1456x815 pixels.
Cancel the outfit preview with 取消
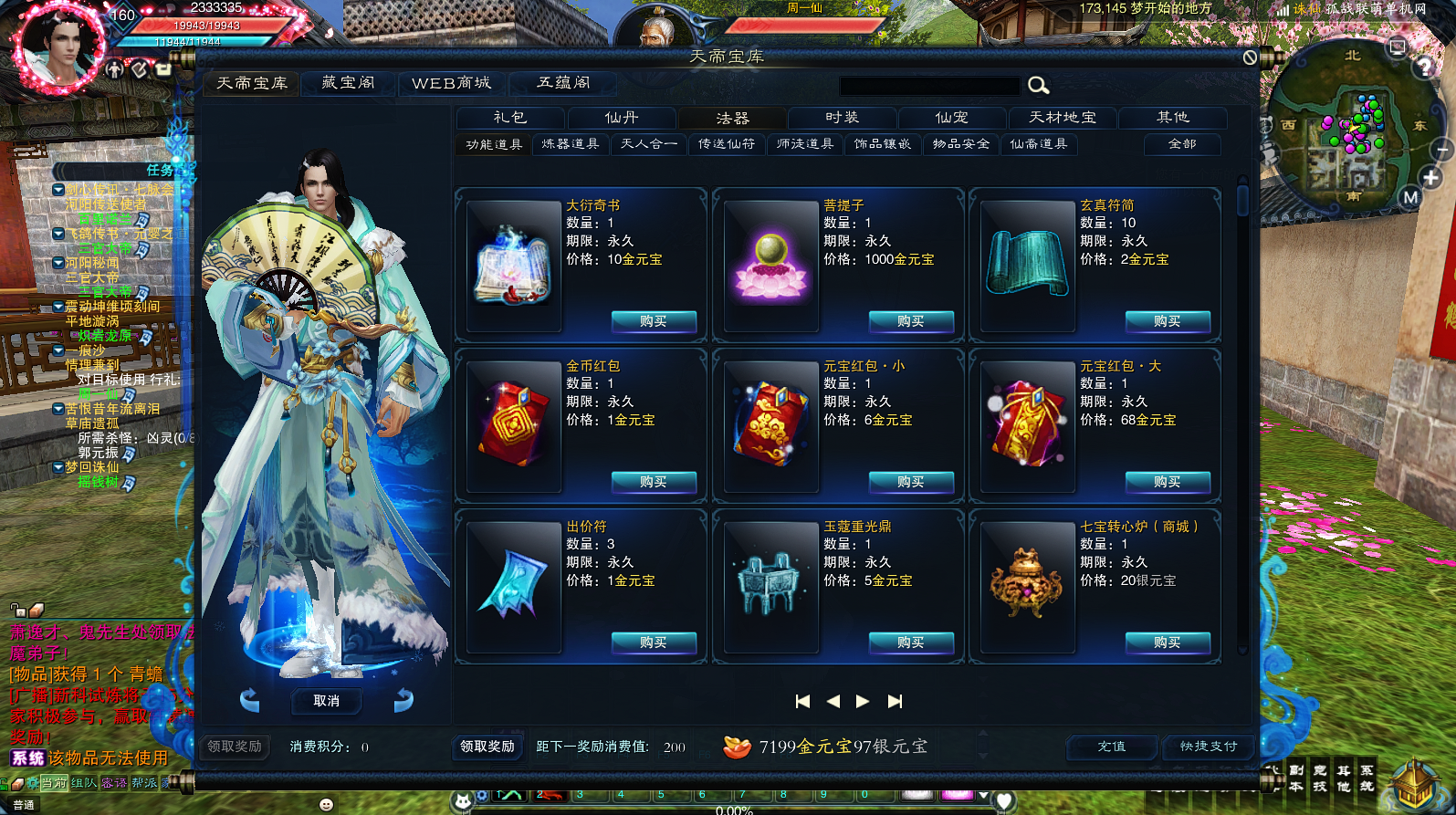click(326, 701)
